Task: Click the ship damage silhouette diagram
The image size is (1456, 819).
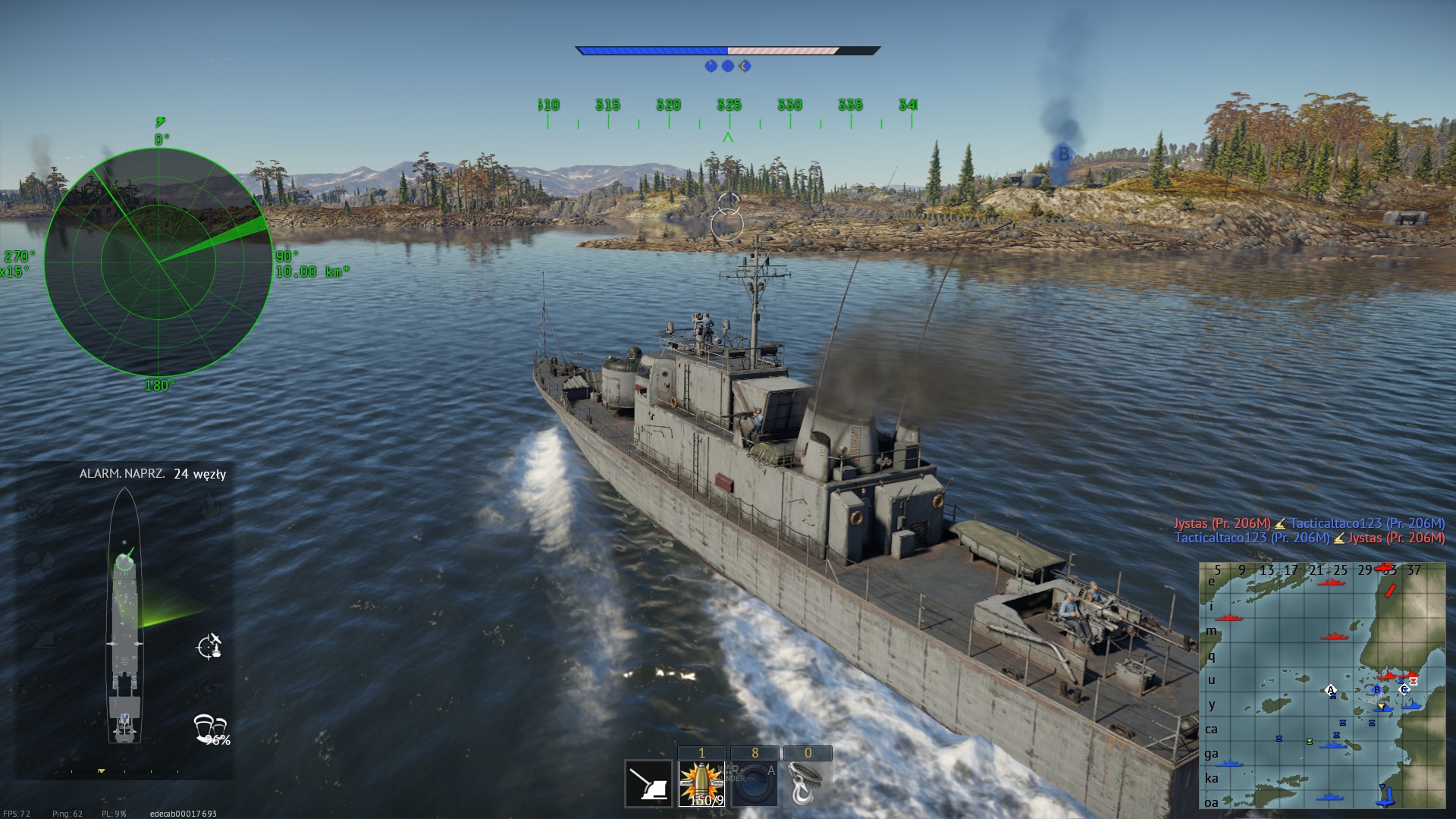Action: point(124,616)
